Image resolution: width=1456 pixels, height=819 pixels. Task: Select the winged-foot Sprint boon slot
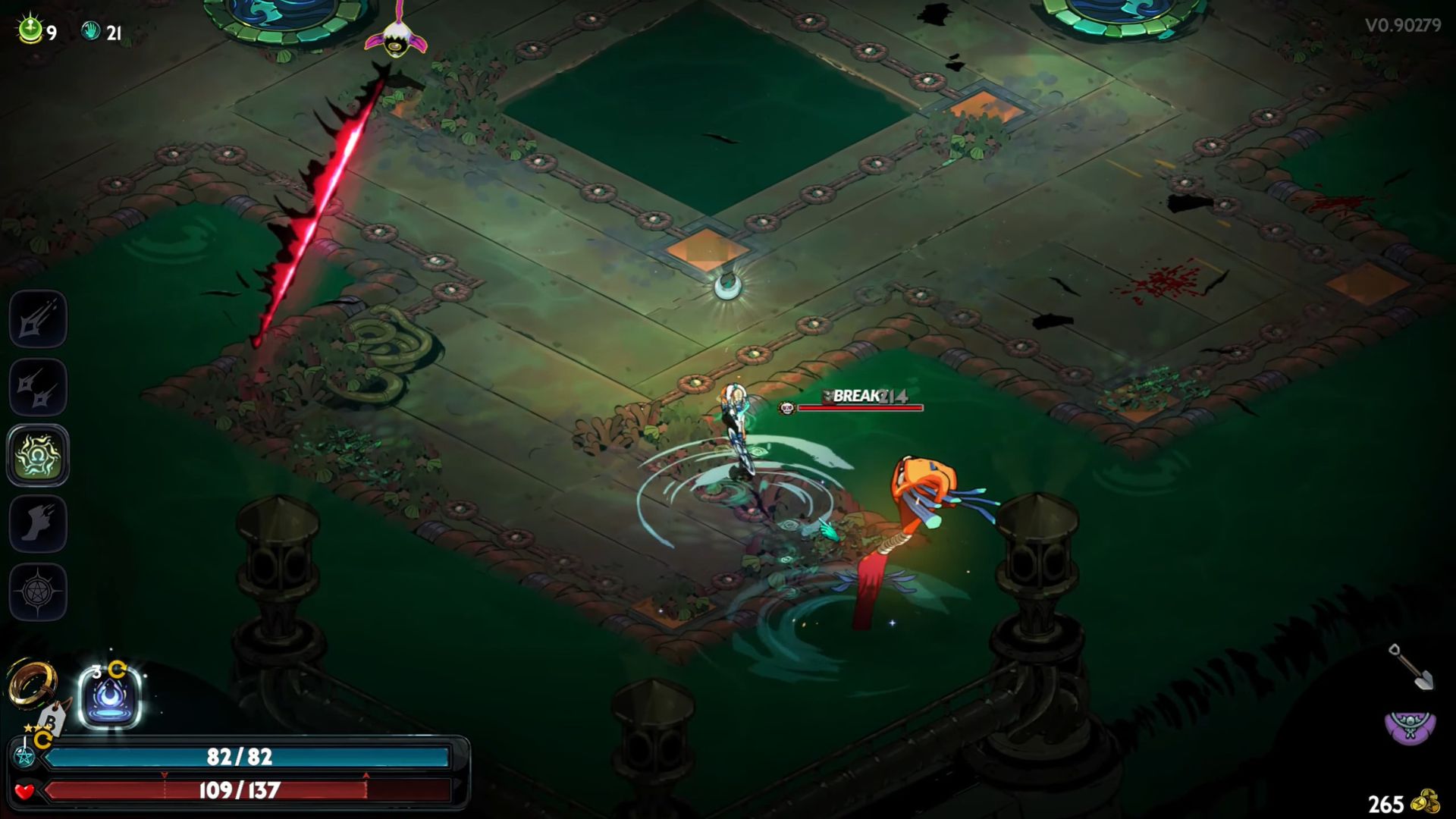tap(38, 523)
